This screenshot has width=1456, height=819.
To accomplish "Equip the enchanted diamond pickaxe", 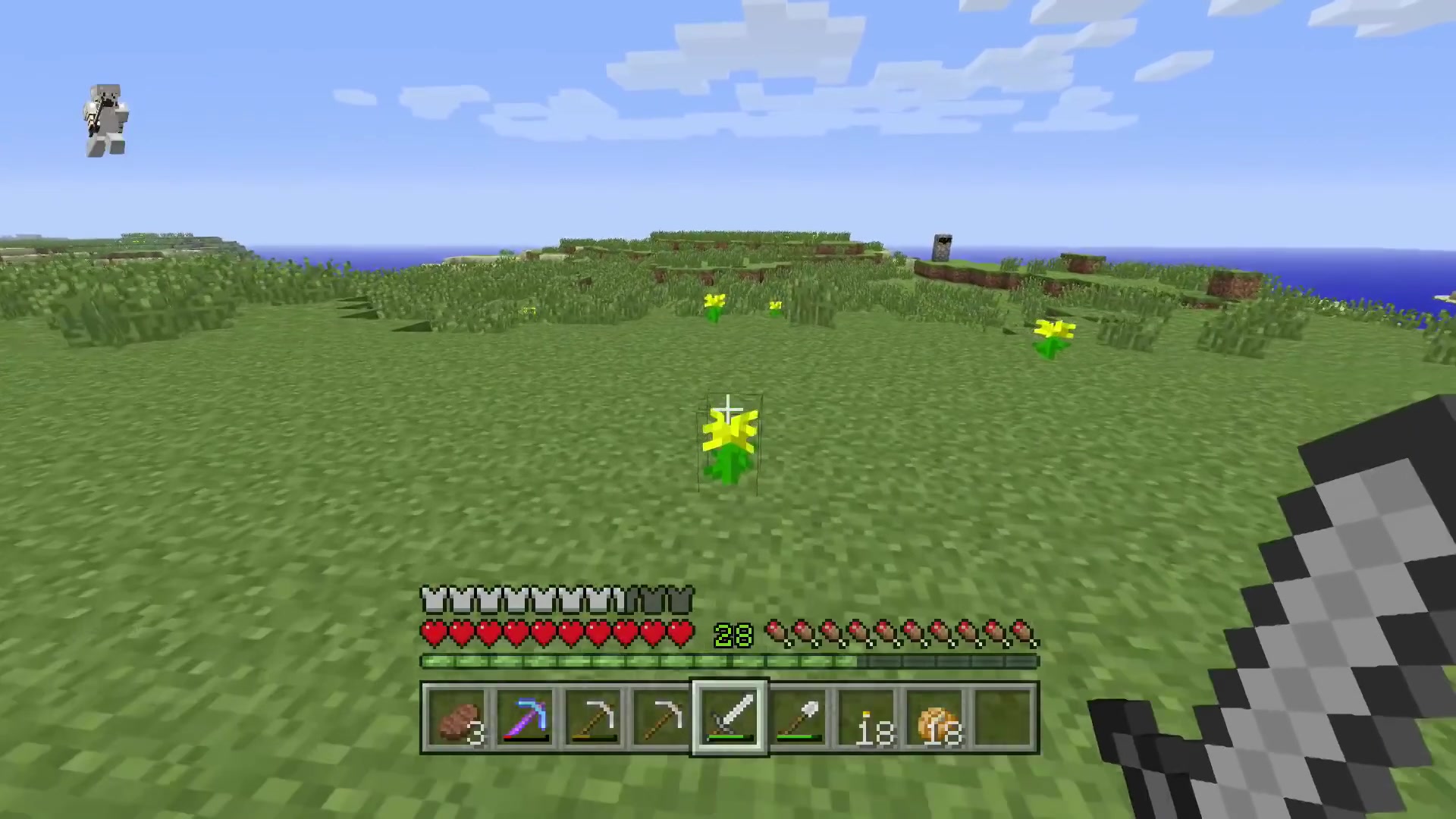I will pos(526,718).
